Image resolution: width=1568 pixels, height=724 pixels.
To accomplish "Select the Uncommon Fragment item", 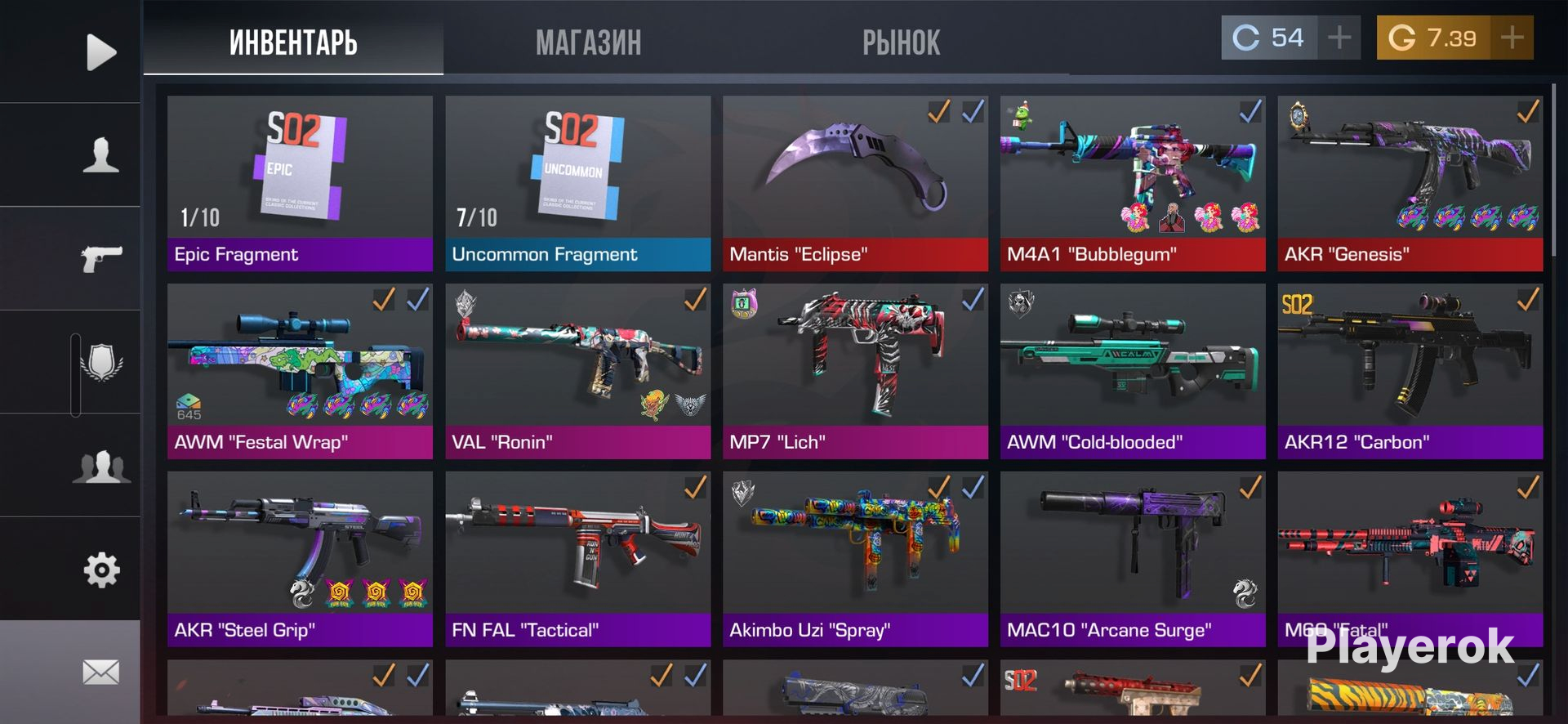I will [577, 183].
